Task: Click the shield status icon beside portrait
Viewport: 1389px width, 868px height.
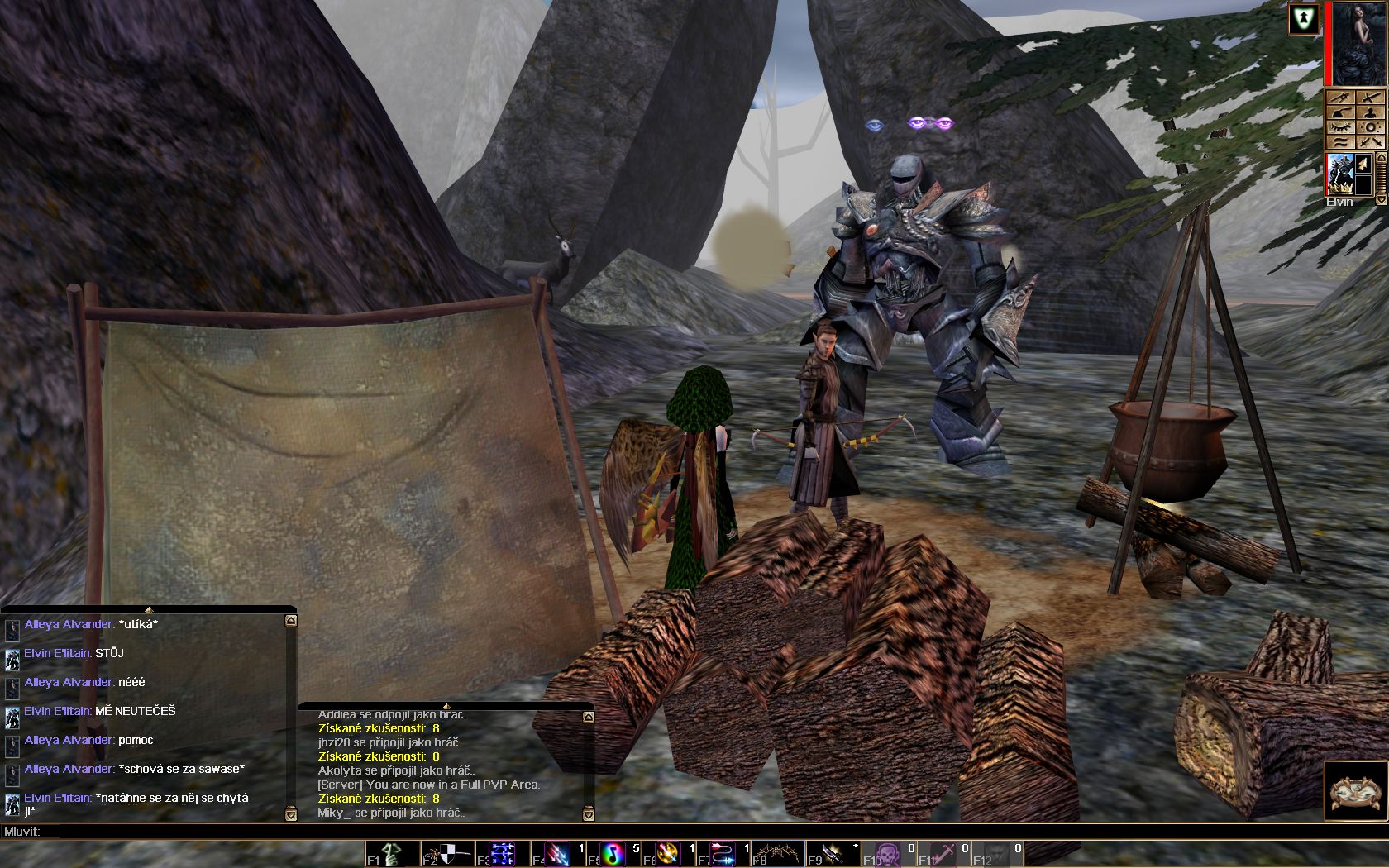Action: (x=1304, y=20)
